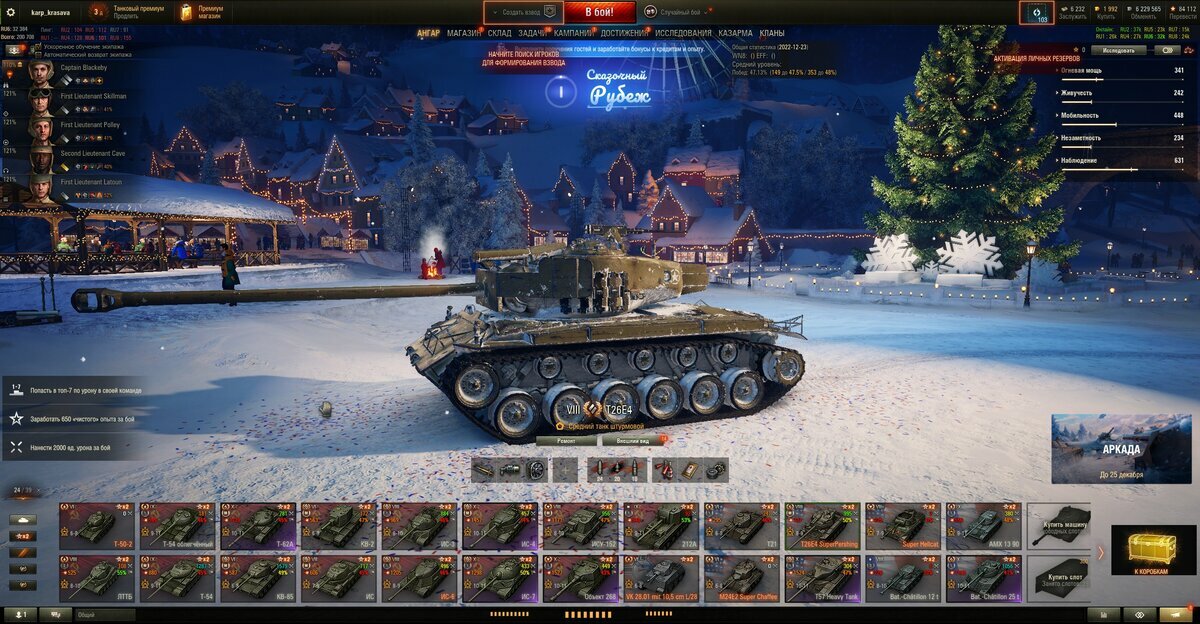This screenshot has height=624, width=1200.
Task: Start a battle with the В бой! button
Action: (599, 12)
